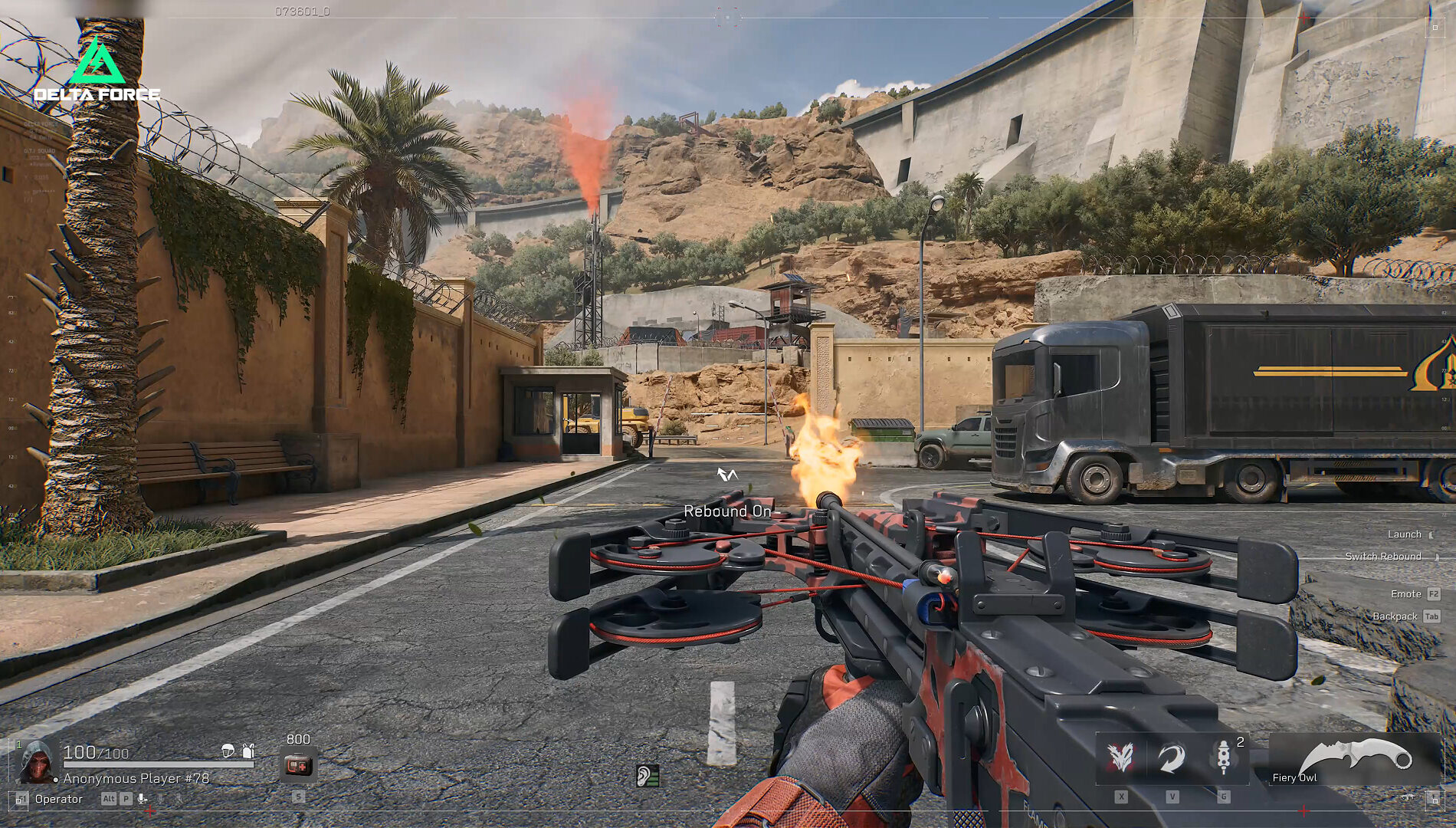
Task: Click the vest armor icon
Action: (x=248, y=751)
